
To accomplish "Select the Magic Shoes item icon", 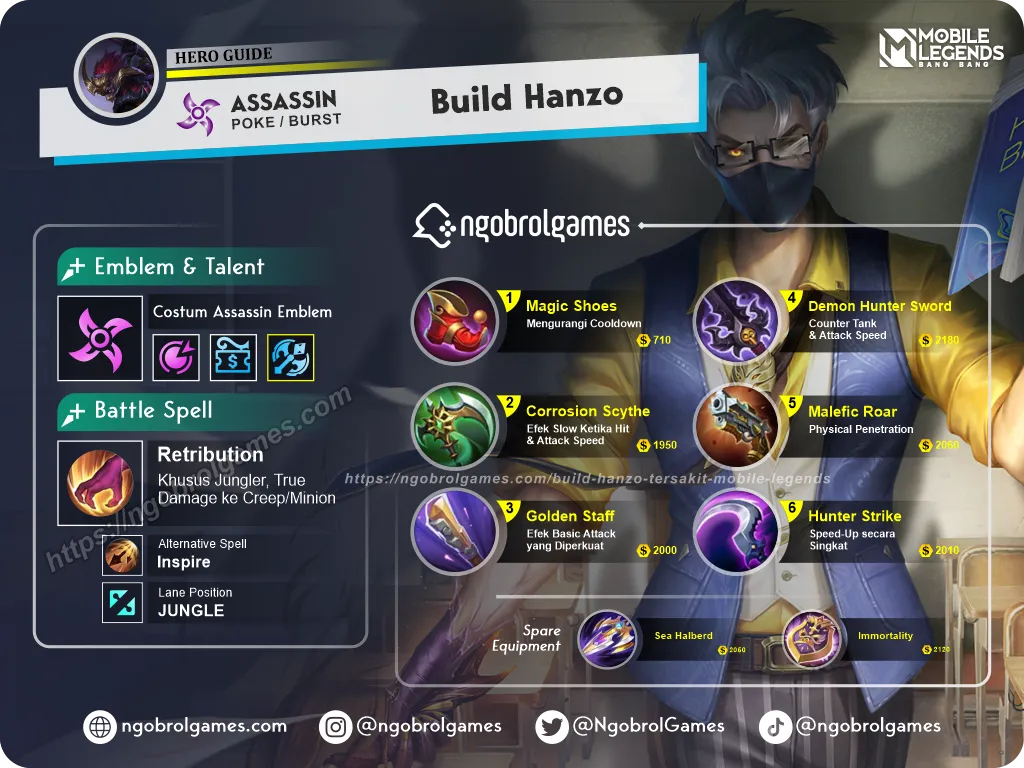I will pos(454,321).
